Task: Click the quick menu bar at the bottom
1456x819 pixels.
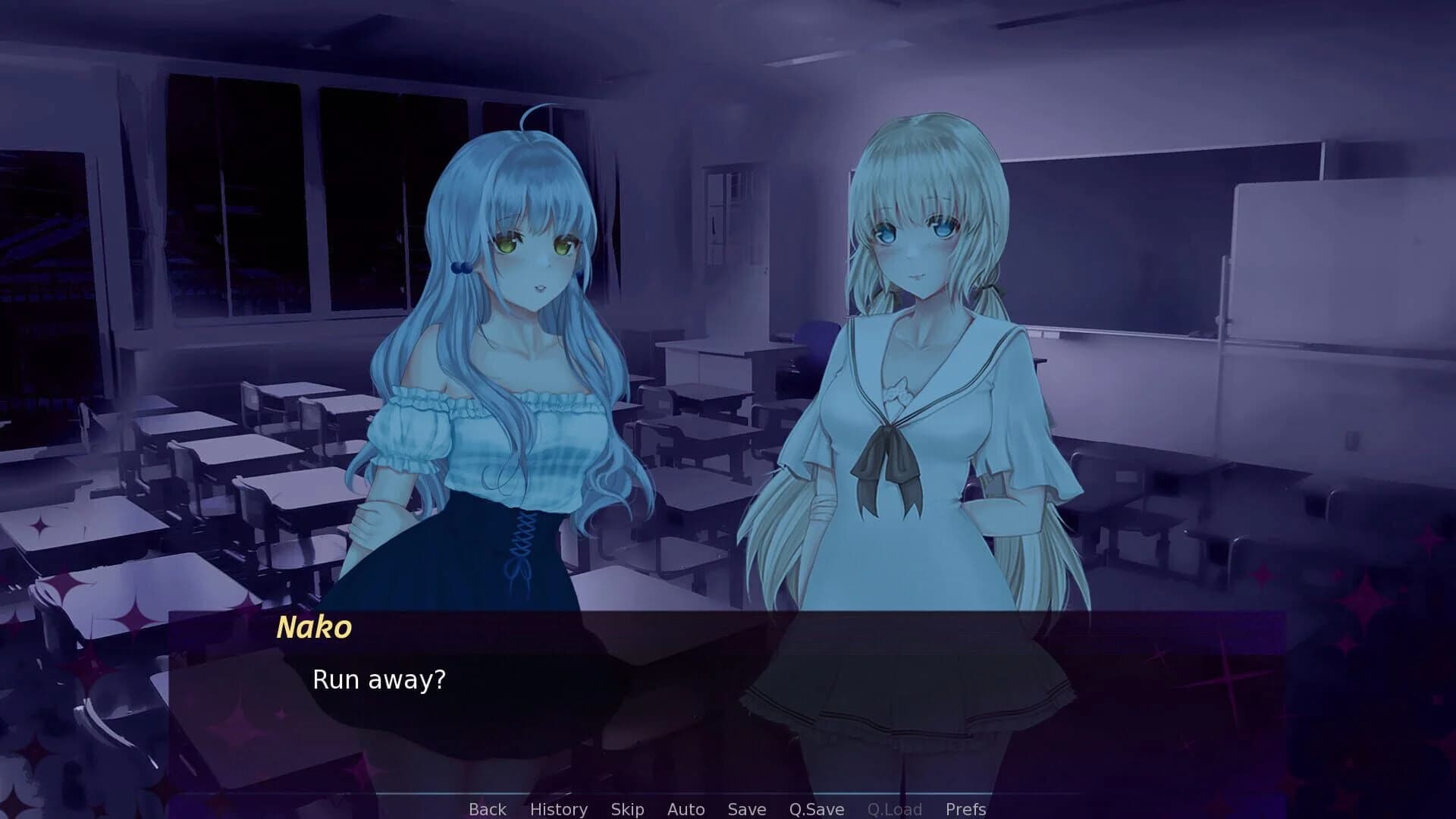Action: (x=728, y=808)
